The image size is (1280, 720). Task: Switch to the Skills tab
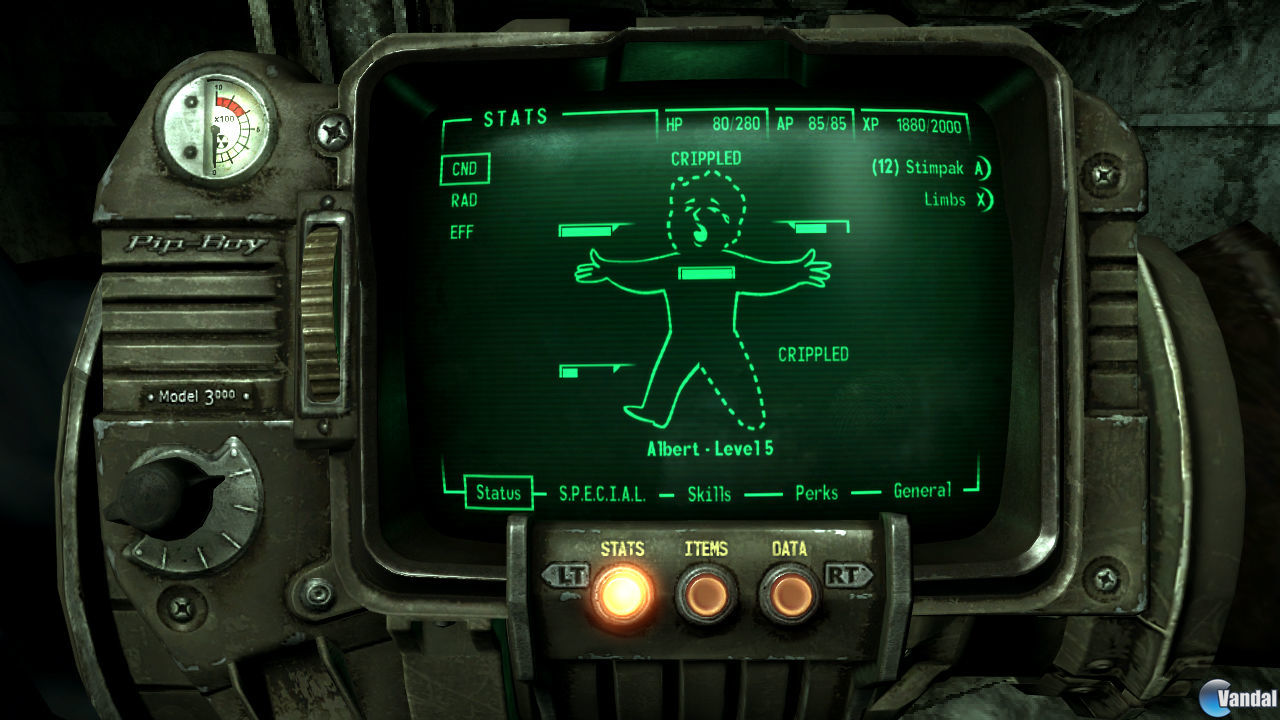pos(710,493)
